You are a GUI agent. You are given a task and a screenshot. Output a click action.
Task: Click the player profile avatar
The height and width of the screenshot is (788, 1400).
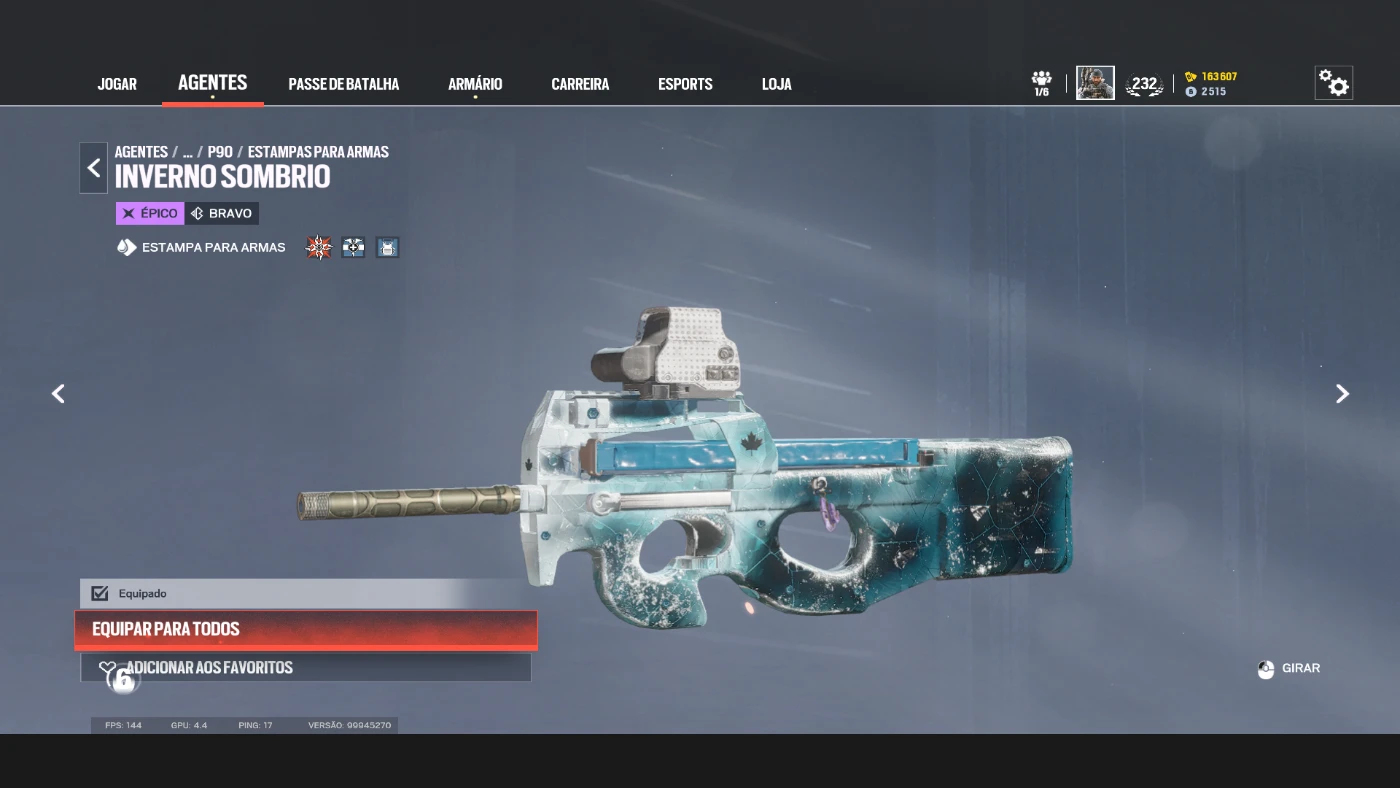(1095, 83)
